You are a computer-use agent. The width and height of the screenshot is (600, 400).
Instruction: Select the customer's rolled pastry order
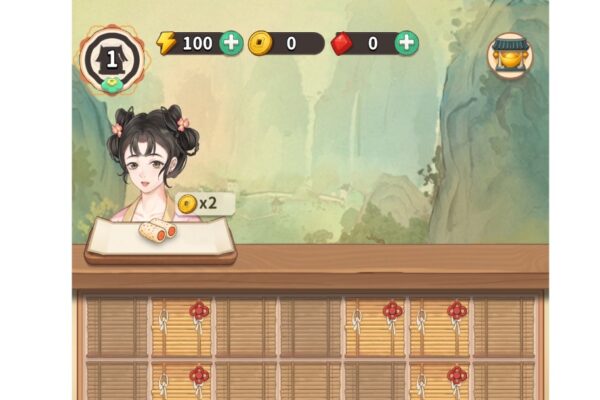coord(158,232)
